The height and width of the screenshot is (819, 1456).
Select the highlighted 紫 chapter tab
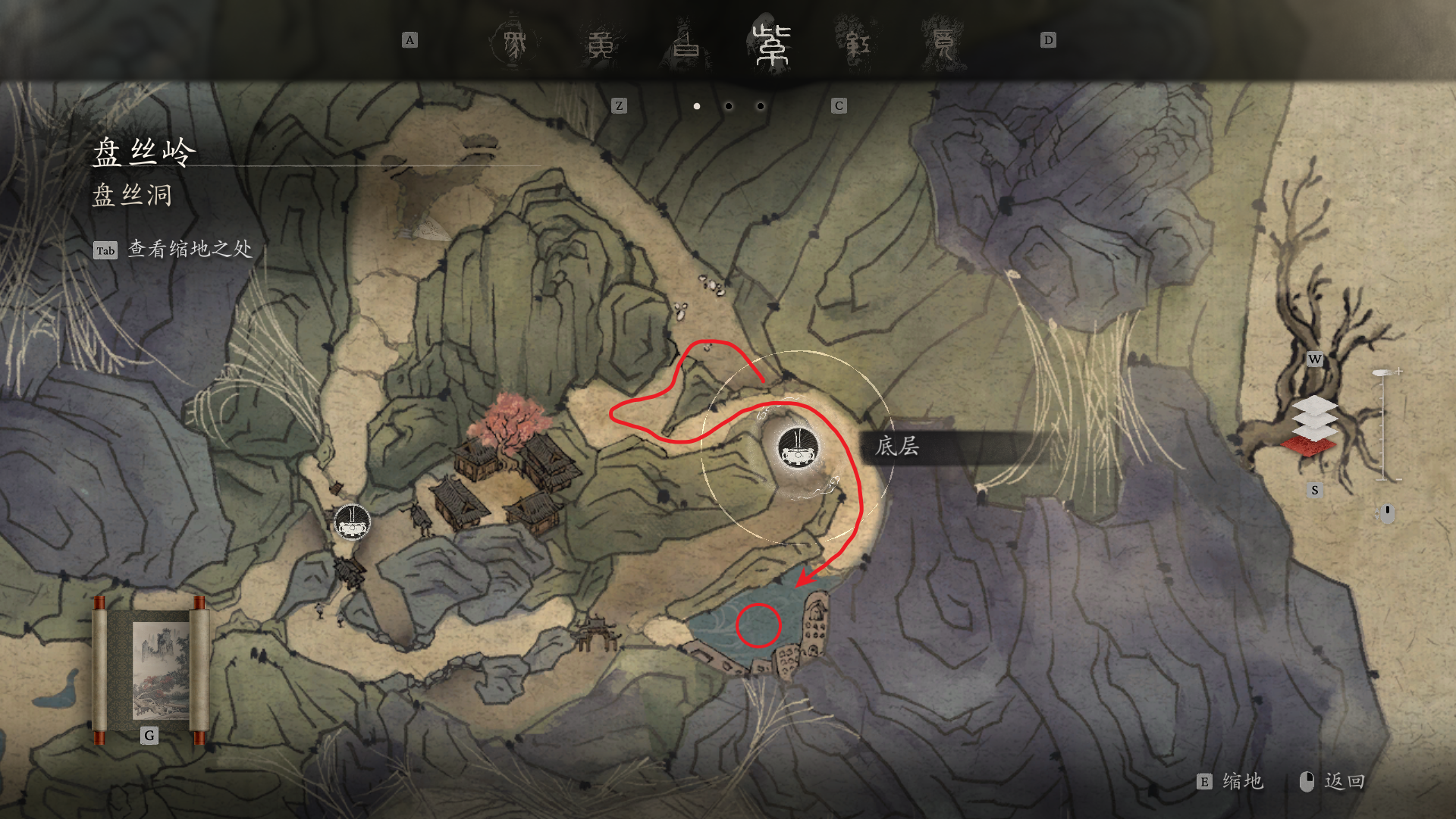772,44
